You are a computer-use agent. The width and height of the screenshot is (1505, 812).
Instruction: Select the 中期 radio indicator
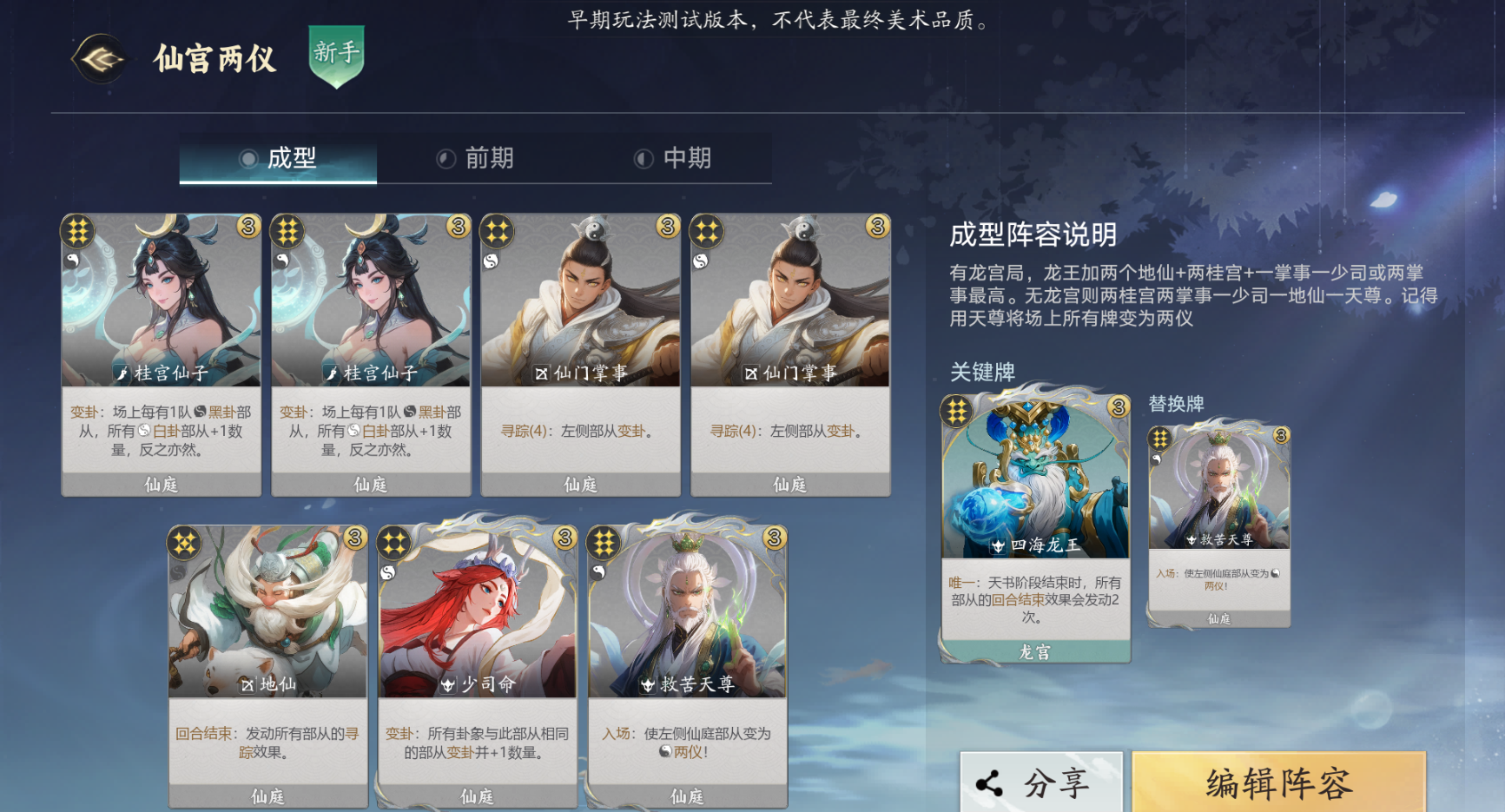click(x=643, y=157)
